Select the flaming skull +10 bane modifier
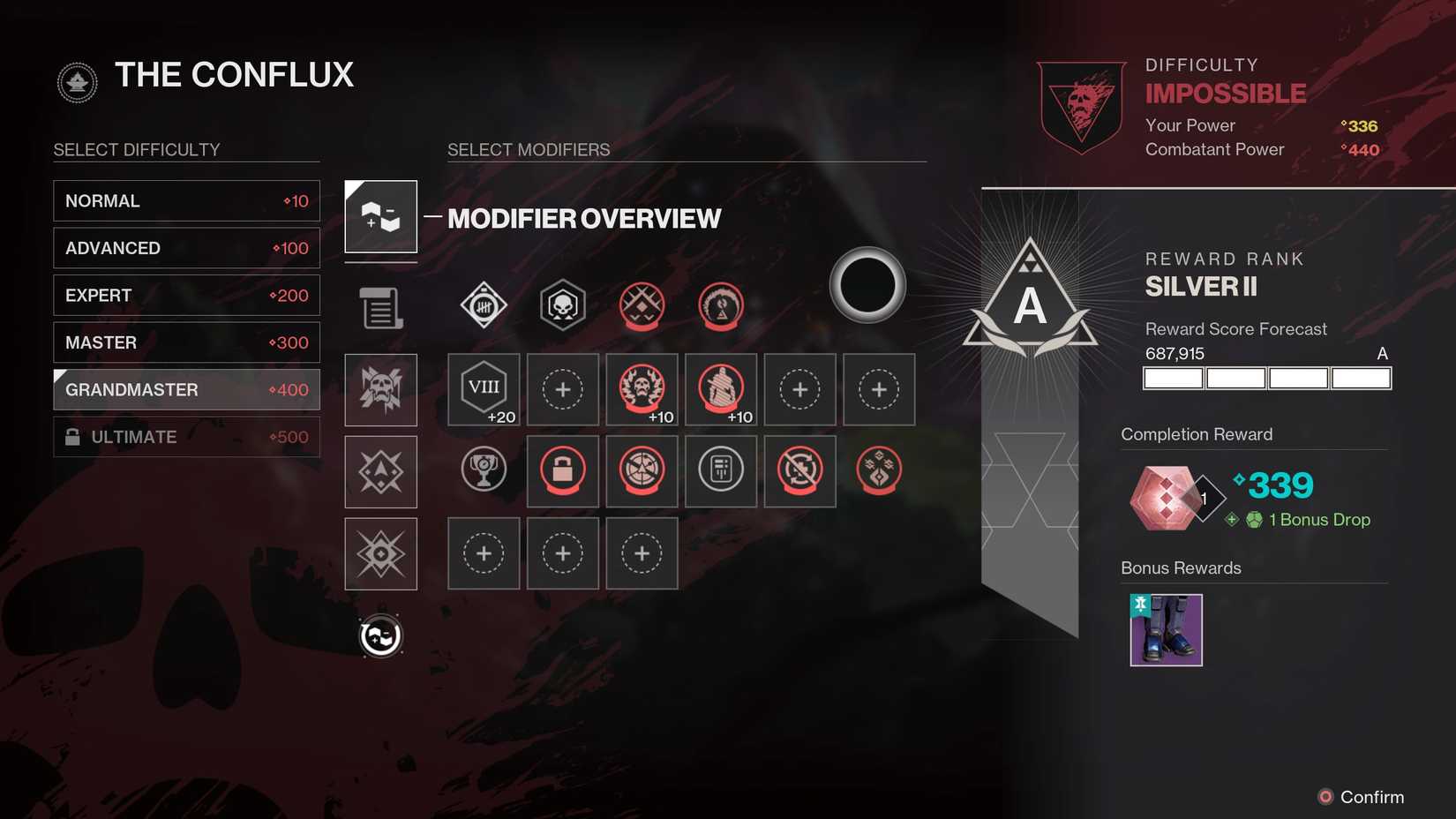Screen dimensions: 1456x819 click(x=642, y=389)
